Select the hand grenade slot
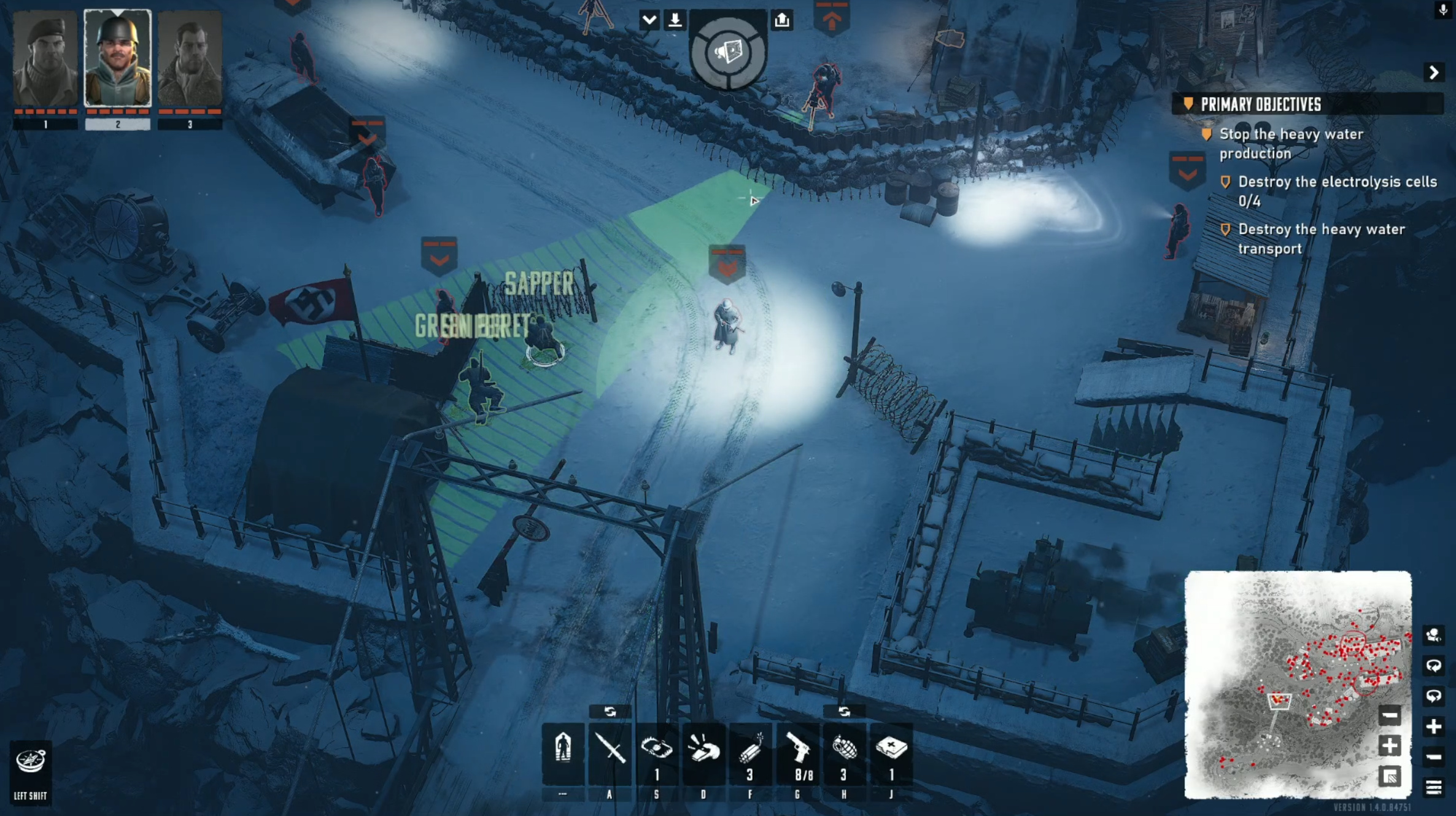The image size is (1456, 816). point(844,751)
